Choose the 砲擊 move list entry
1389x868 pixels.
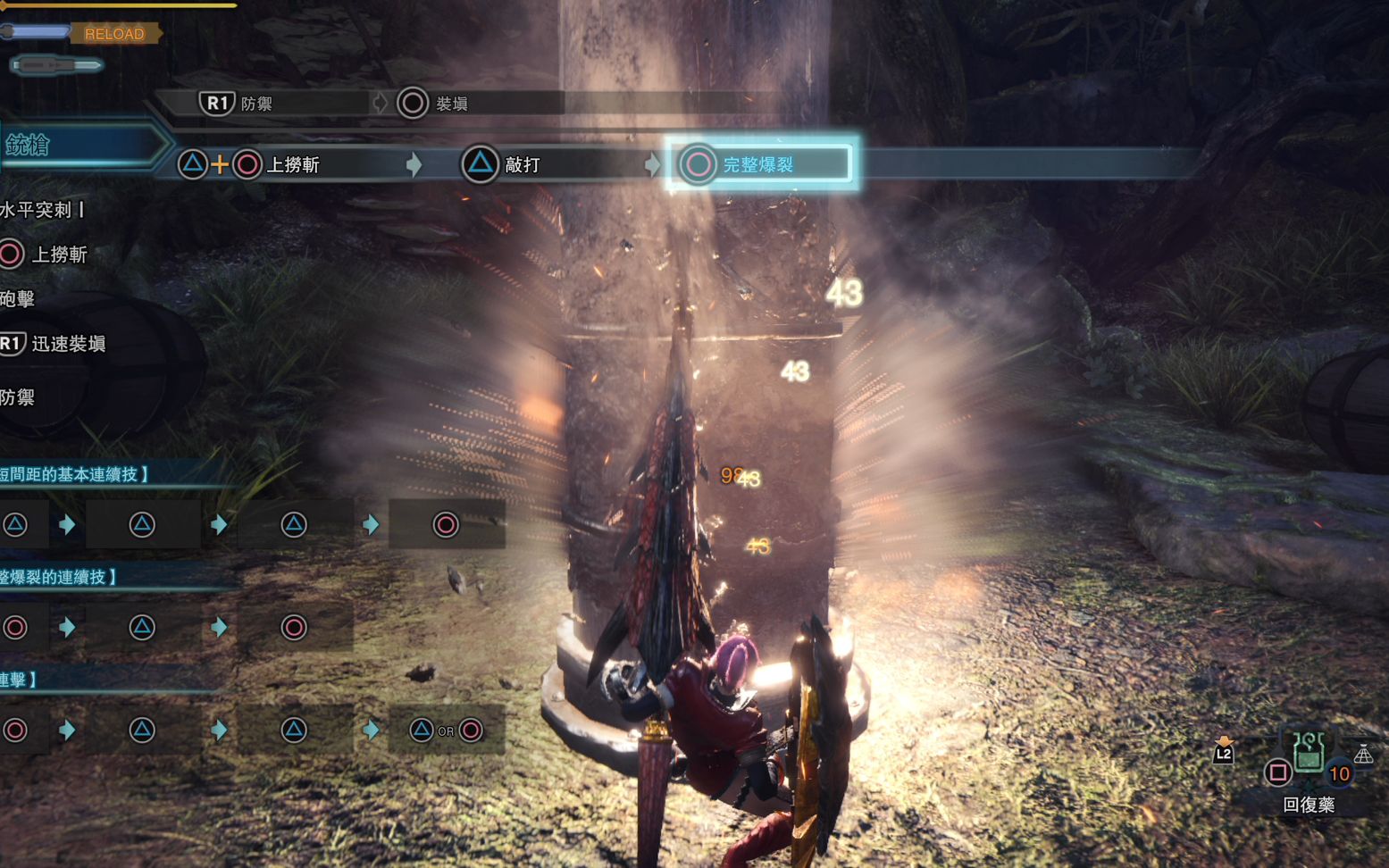[18, 299]
